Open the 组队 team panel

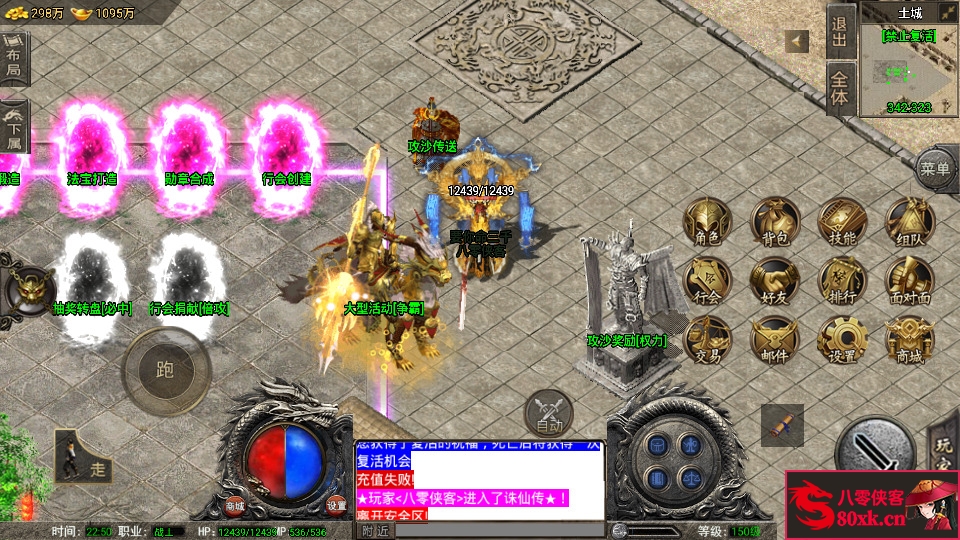909,221
